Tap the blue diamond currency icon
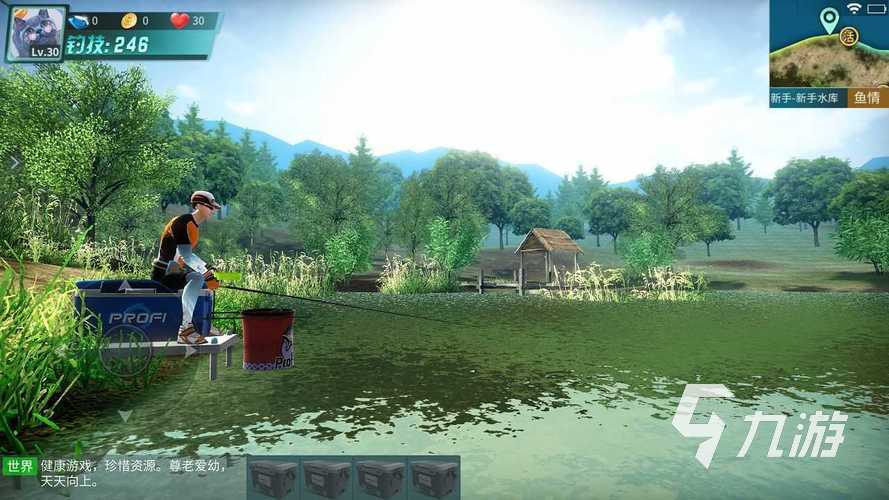889x500 pixels. point(78,20)
